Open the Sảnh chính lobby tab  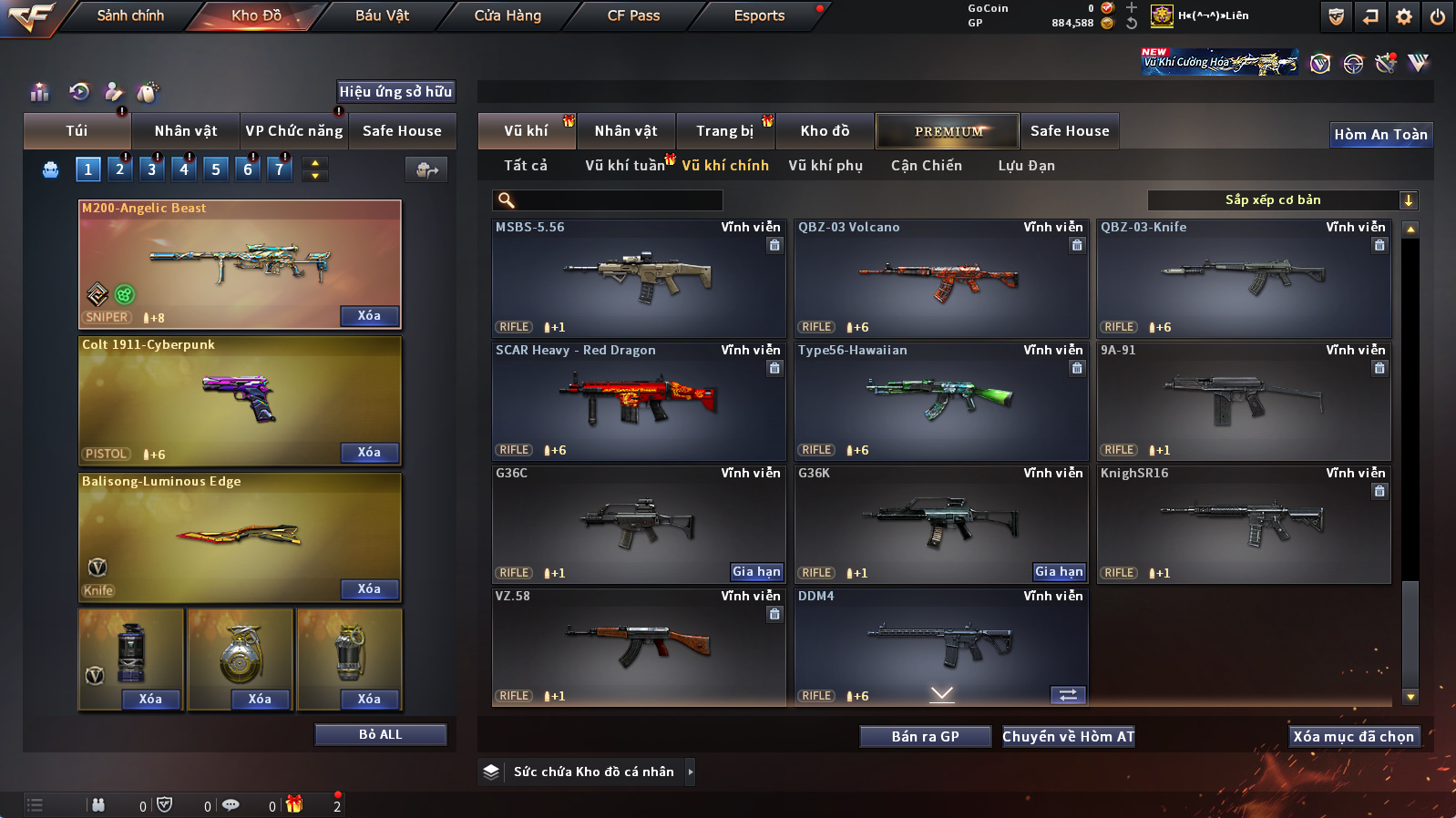point(130,15)
